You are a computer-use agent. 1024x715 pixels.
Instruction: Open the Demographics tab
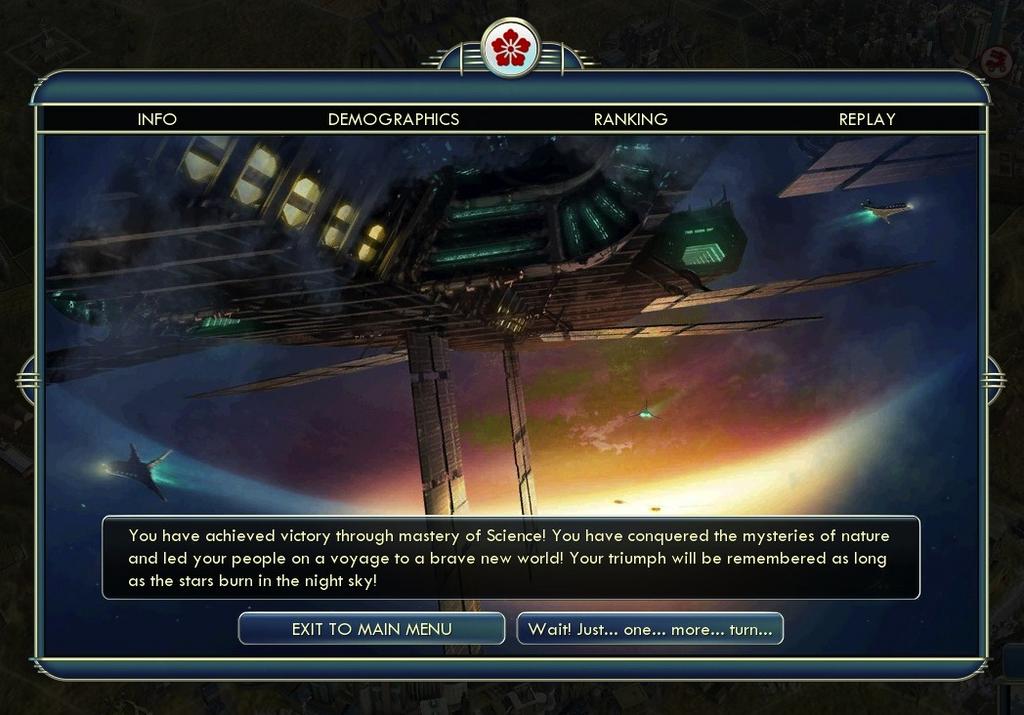(x=393, y=119)
